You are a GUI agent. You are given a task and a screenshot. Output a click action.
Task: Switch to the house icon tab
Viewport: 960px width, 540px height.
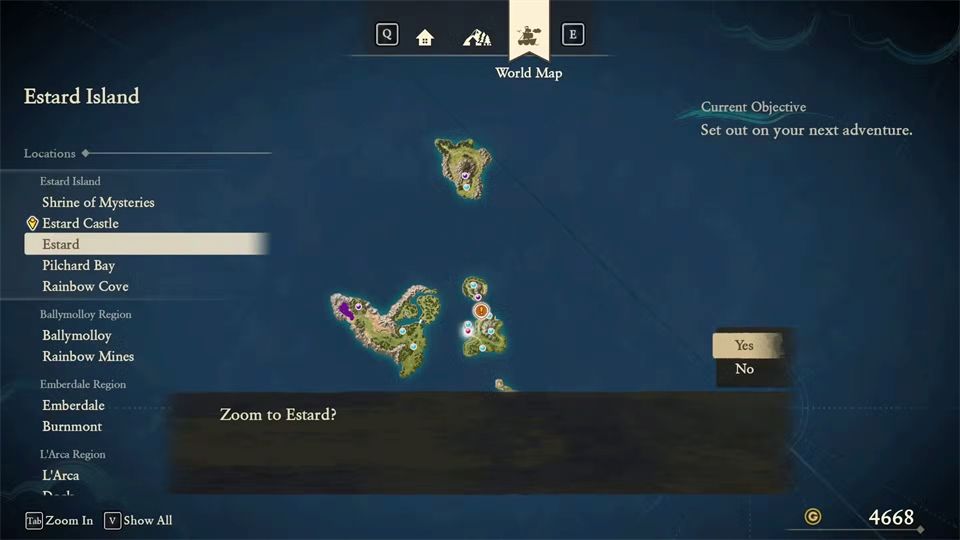[425, 37]
